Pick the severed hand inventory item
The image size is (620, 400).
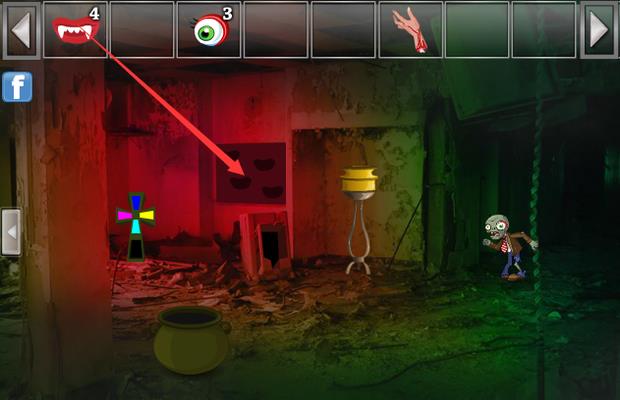[408, 29]
